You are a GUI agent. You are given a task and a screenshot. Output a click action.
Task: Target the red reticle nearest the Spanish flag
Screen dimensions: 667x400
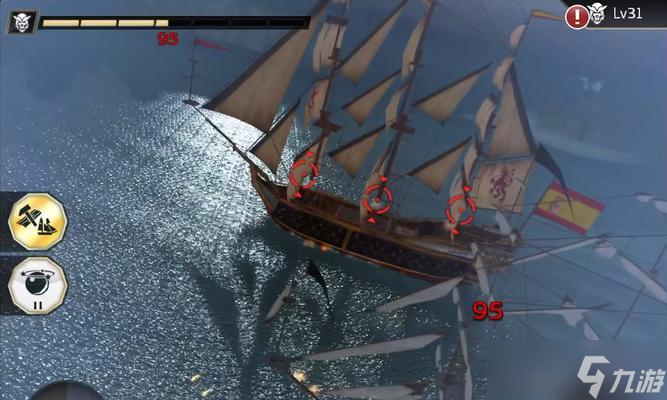[x=460, y=209]
